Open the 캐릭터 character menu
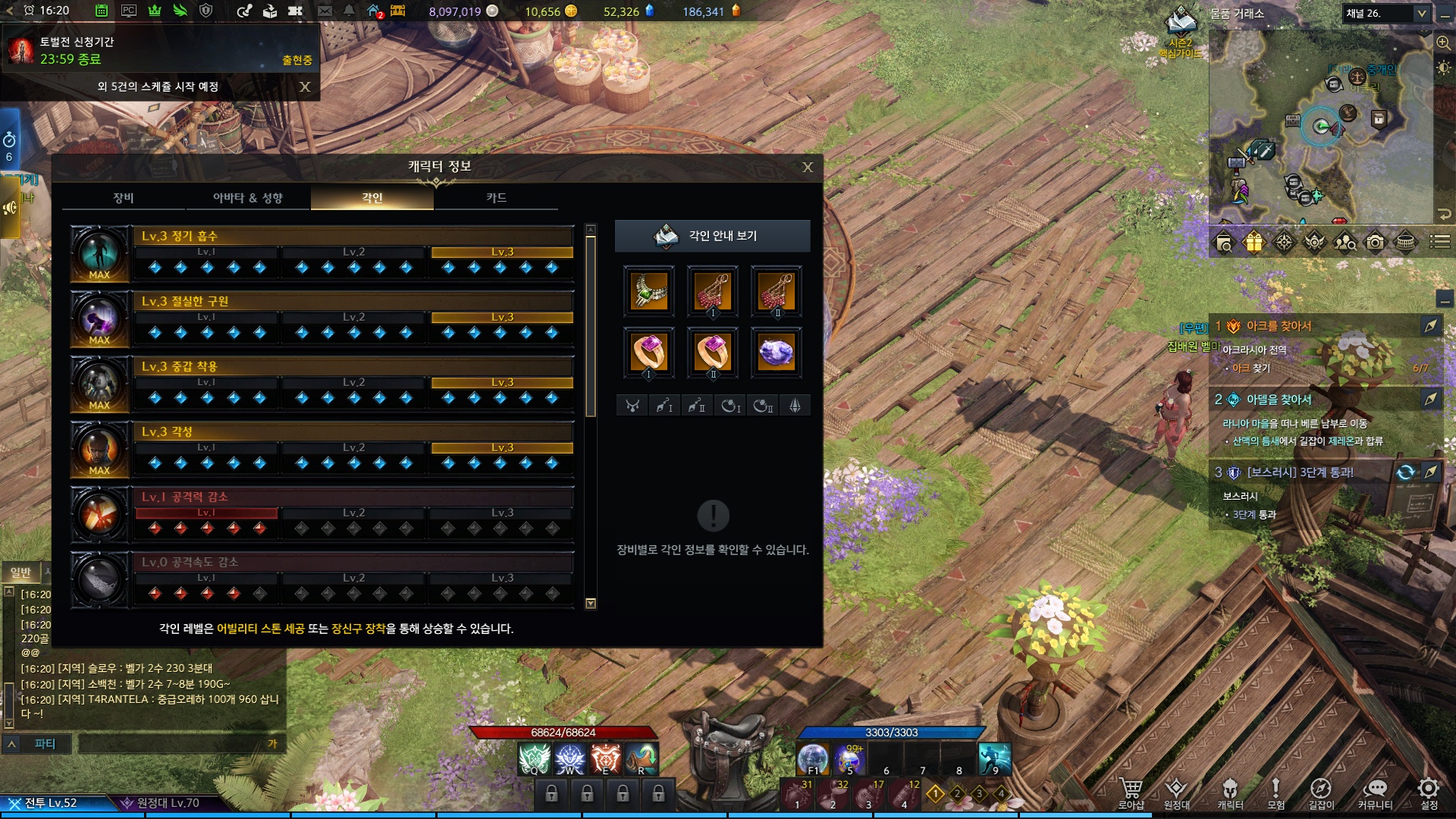The image size is (1456, 819). coord(1230,792)
